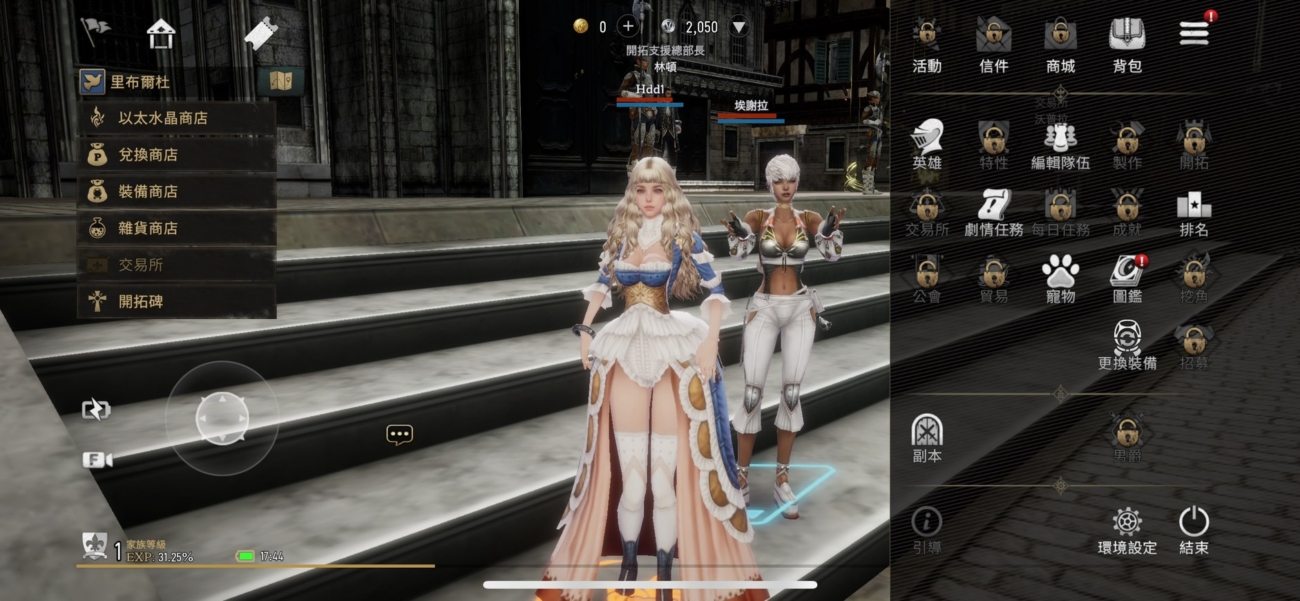
Task: Close the hamburger main menu
Action: point(1194,32)
